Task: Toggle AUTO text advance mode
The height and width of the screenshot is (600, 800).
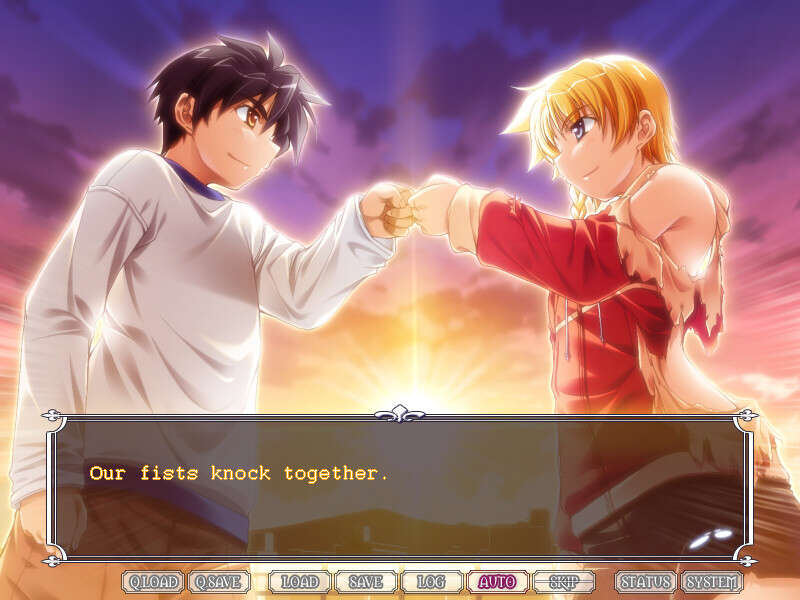Action: (497, 582)
